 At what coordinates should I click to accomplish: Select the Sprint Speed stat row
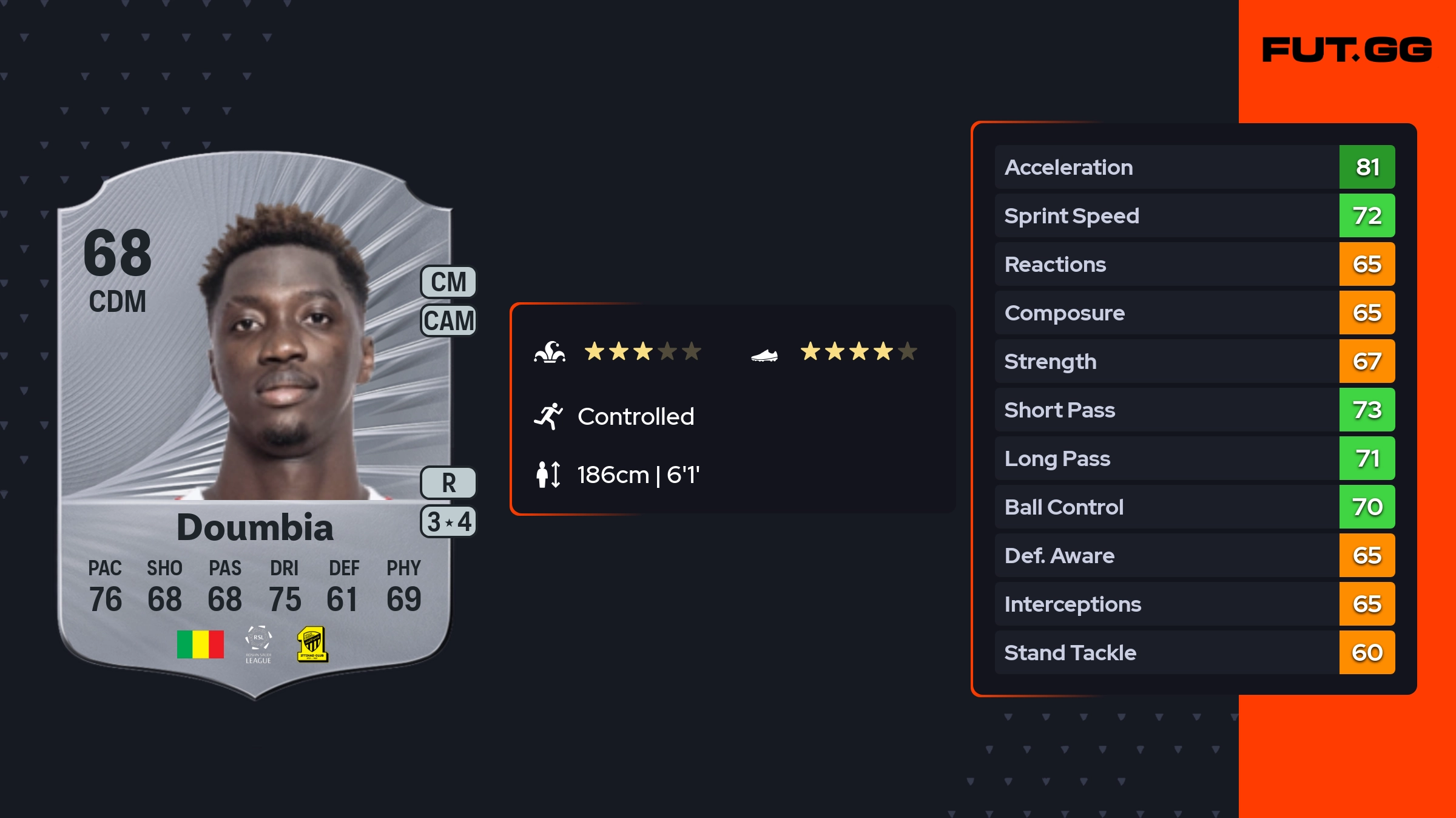1194,215
